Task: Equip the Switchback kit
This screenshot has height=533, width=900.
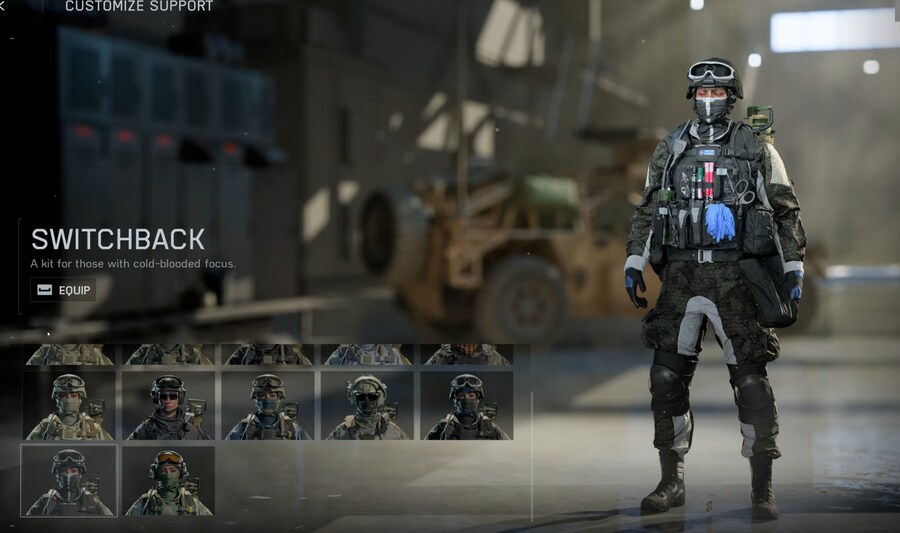Action: click(x=64, y=290)
